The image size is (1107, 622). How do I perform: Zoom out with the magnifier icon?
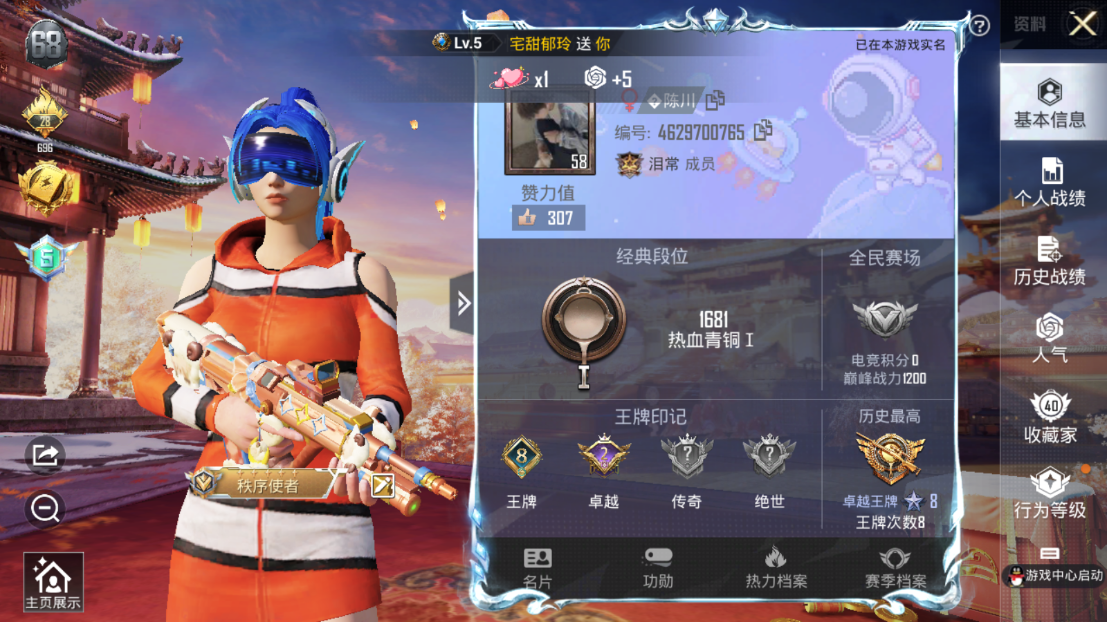[x=45, y=510]
